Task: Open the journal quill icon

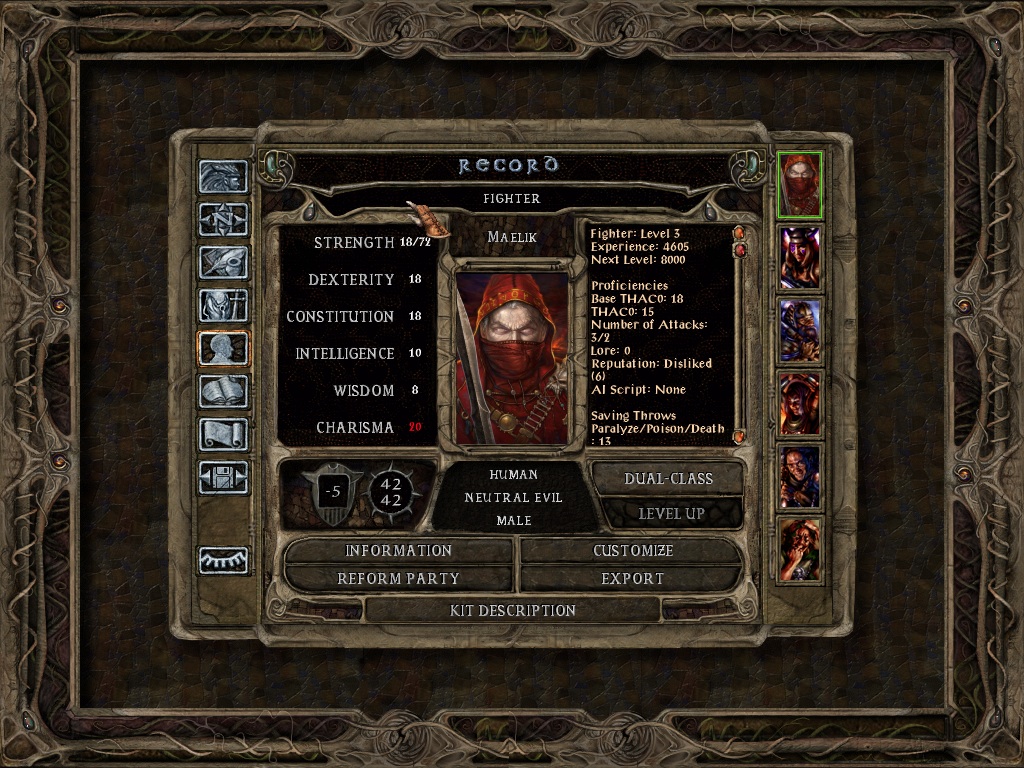Action: 223,263
